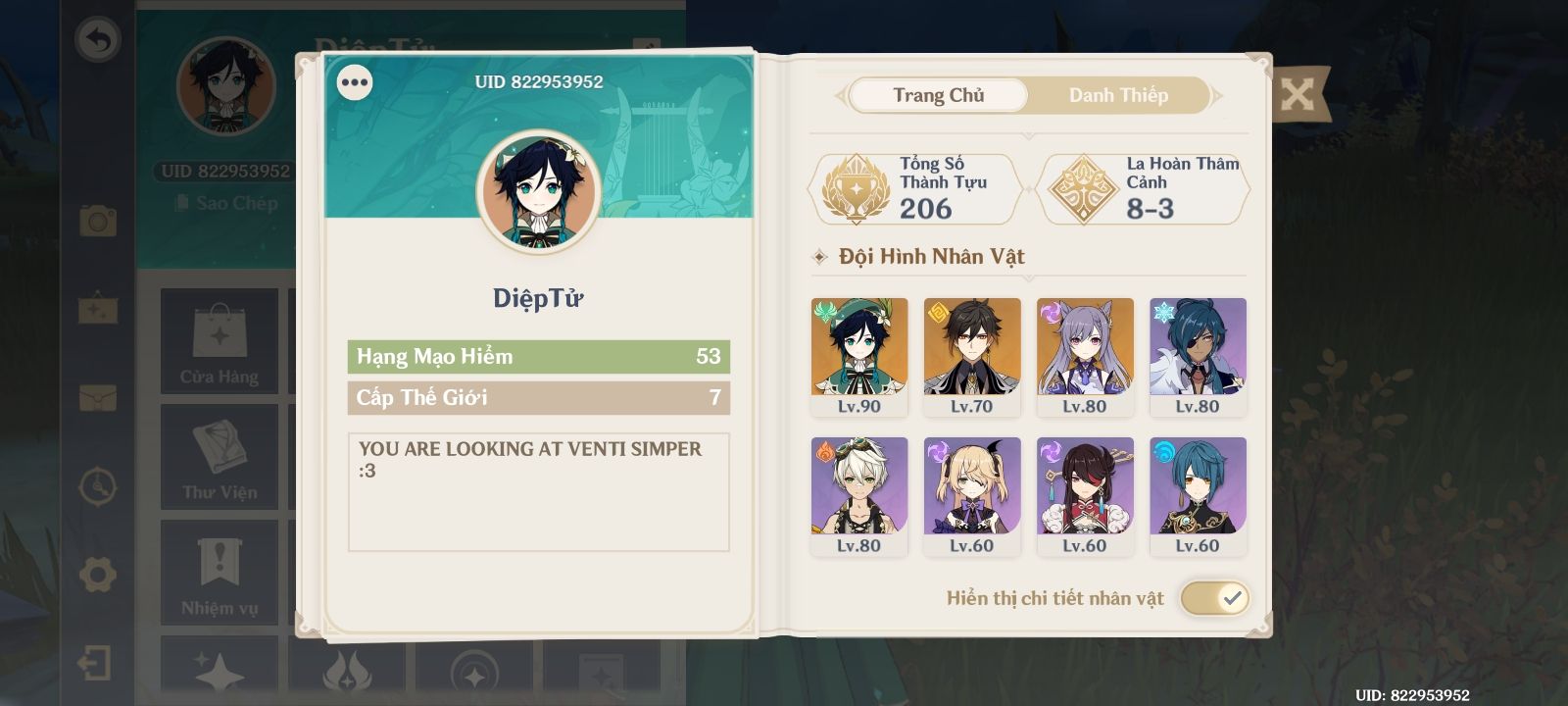Open the three-dots options menu
Image resolution: width=1568 pixels, height=706 pixels.
pyautogui.click(x=355, y=82)
